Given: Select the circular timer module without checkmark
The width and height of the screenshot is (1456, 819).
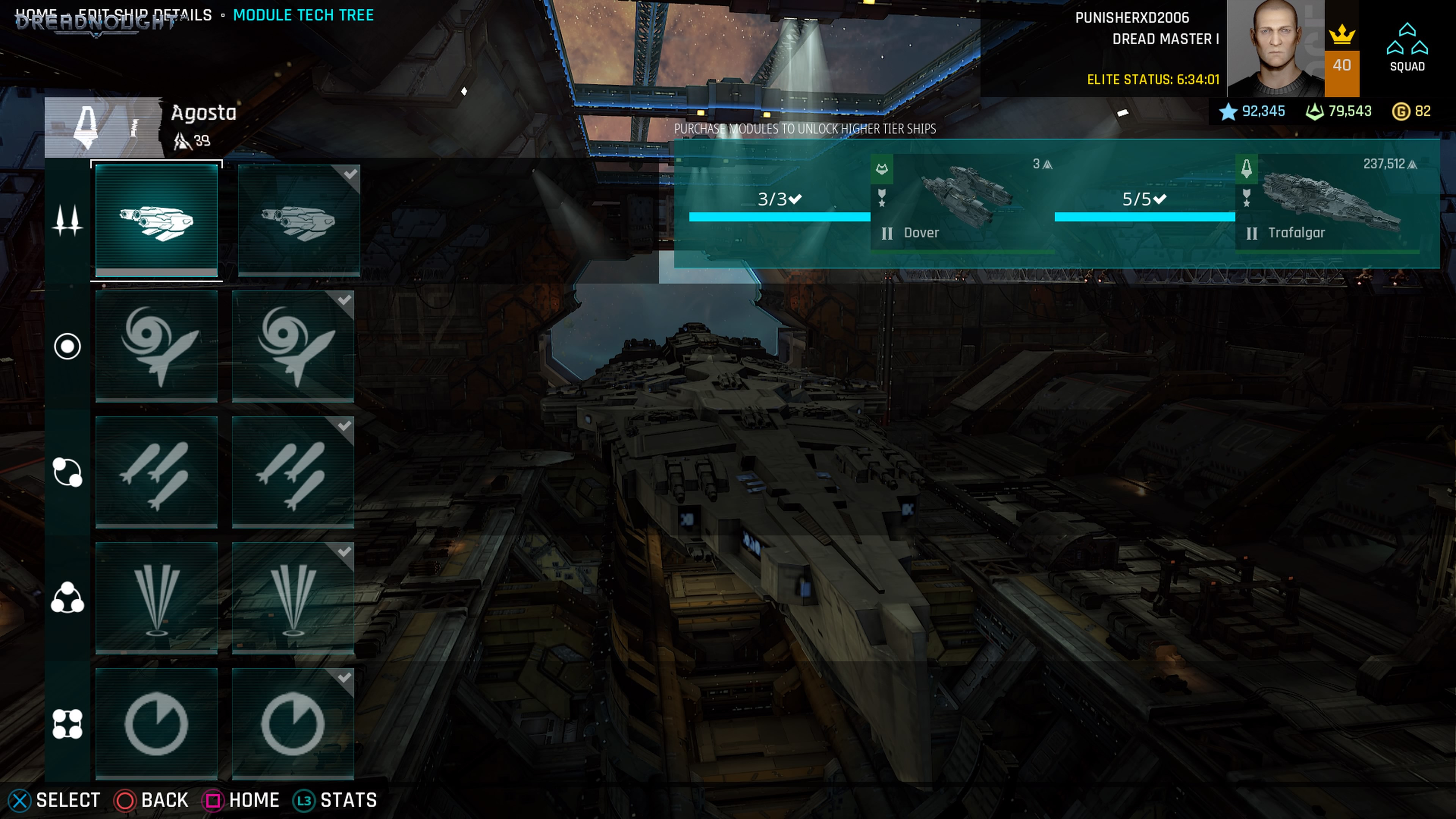Looking at the screenshot, I should tap(157, 723).
